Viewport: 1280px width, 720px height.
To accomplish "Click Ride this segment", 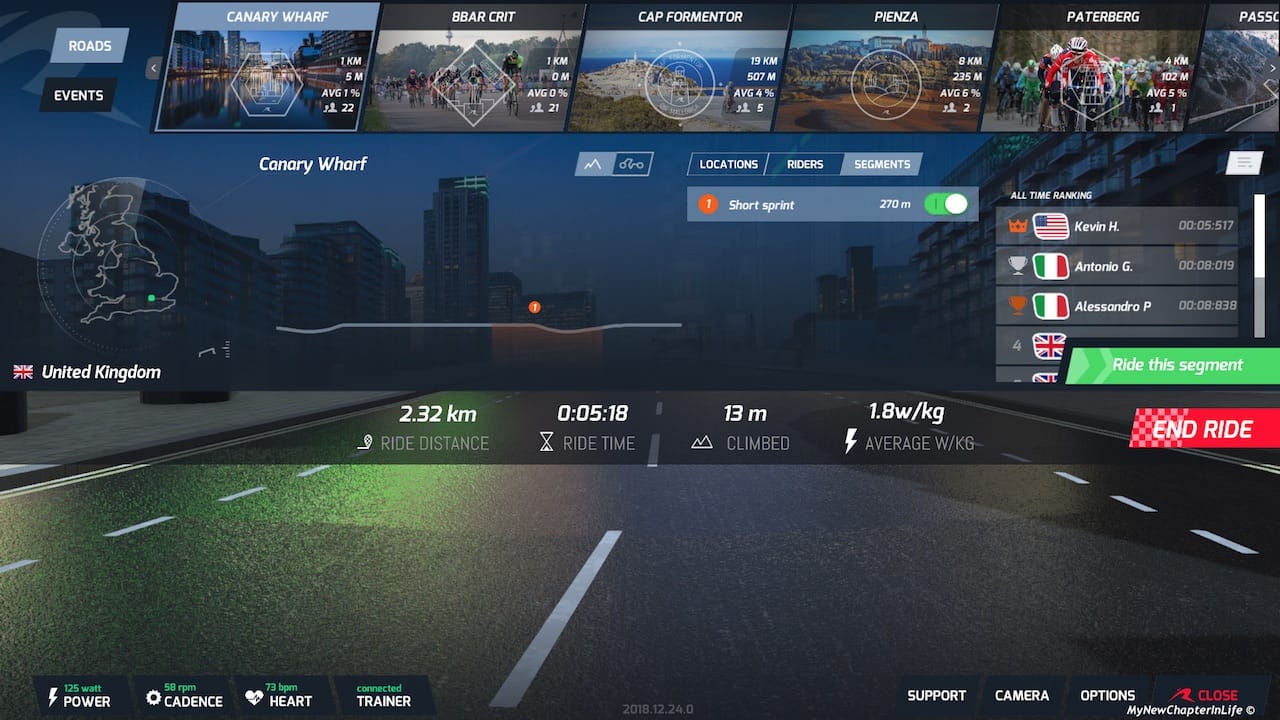I will pyautogui.click(x=1176, y=365).
